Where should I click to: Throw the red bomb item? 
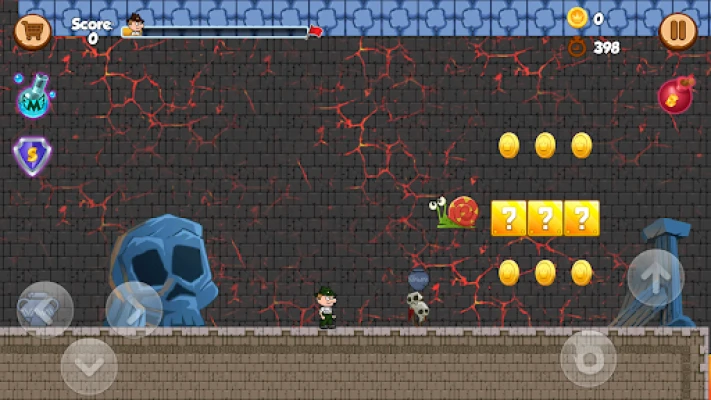coord(676,96)
